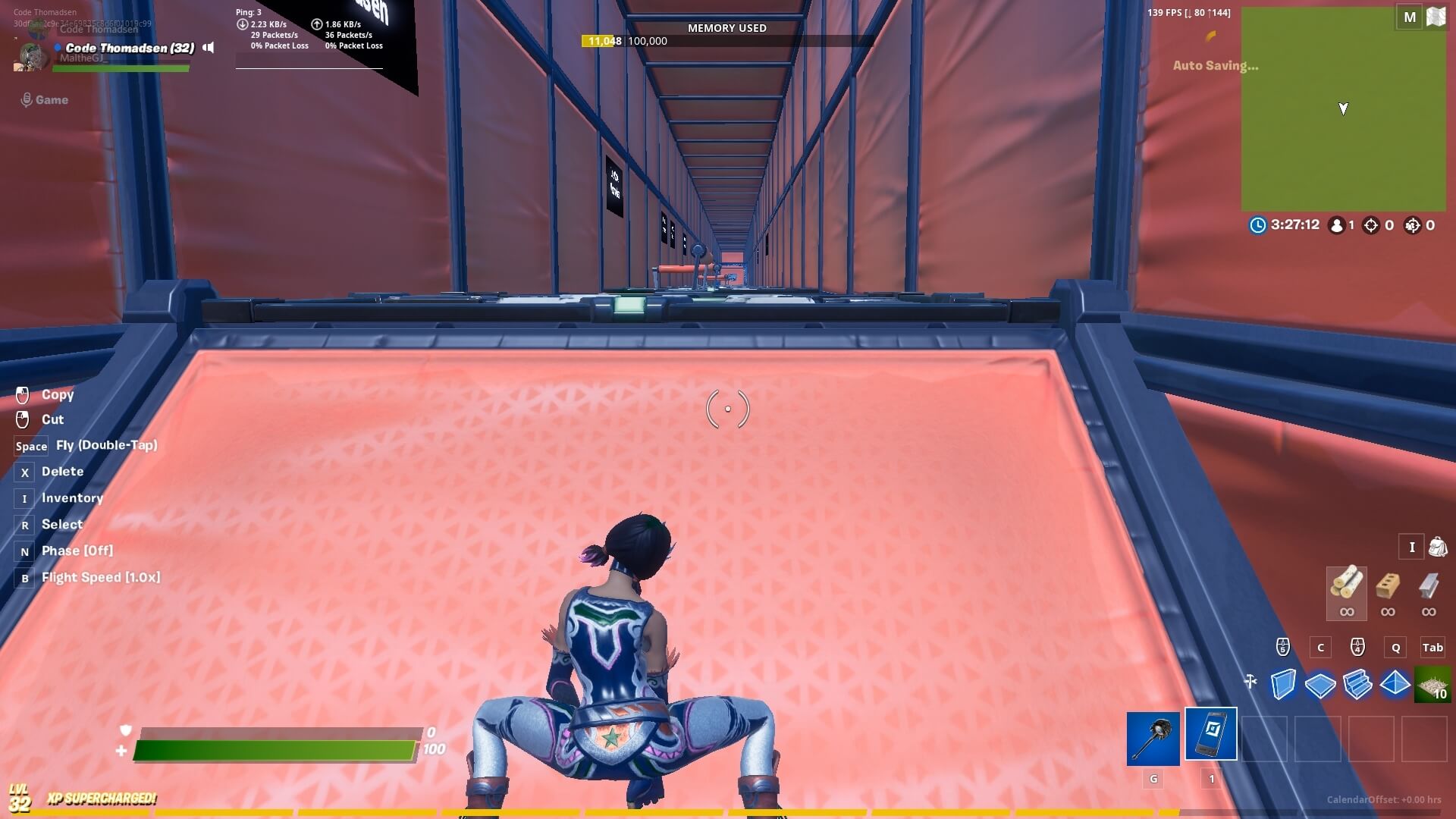Viewport: 1456px width, 819px height.
Task: Toggle Fly mode from the options list
Action: (x=105, y=445)
